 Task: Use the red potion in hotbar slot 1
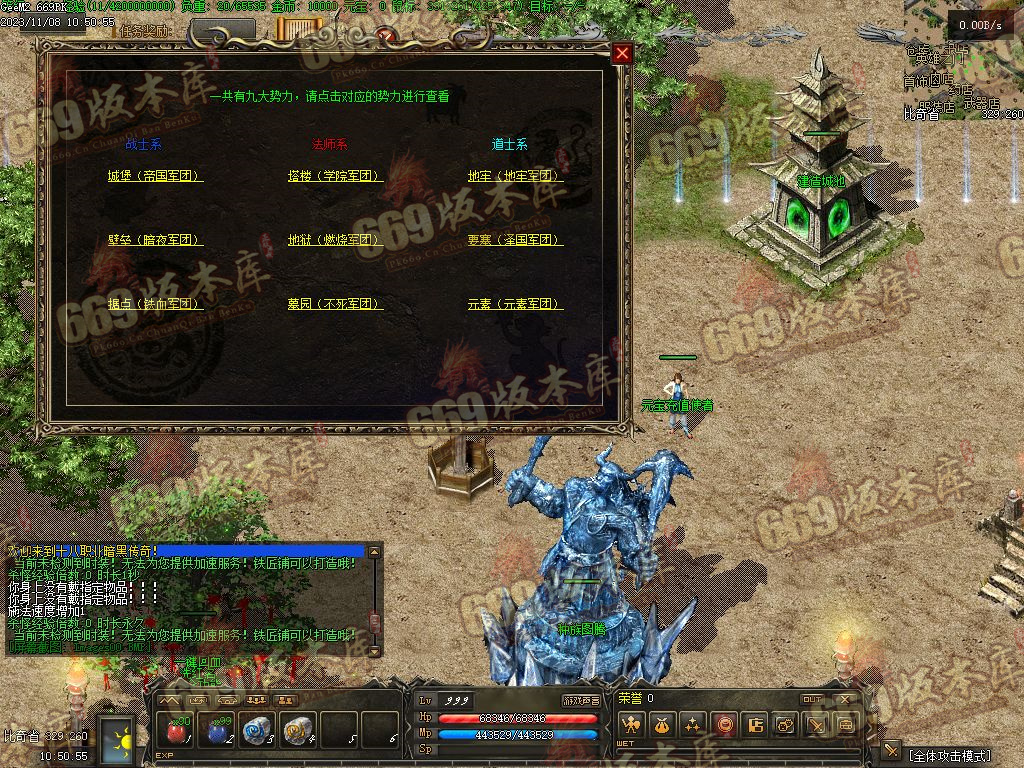click(x=177, y=731)
